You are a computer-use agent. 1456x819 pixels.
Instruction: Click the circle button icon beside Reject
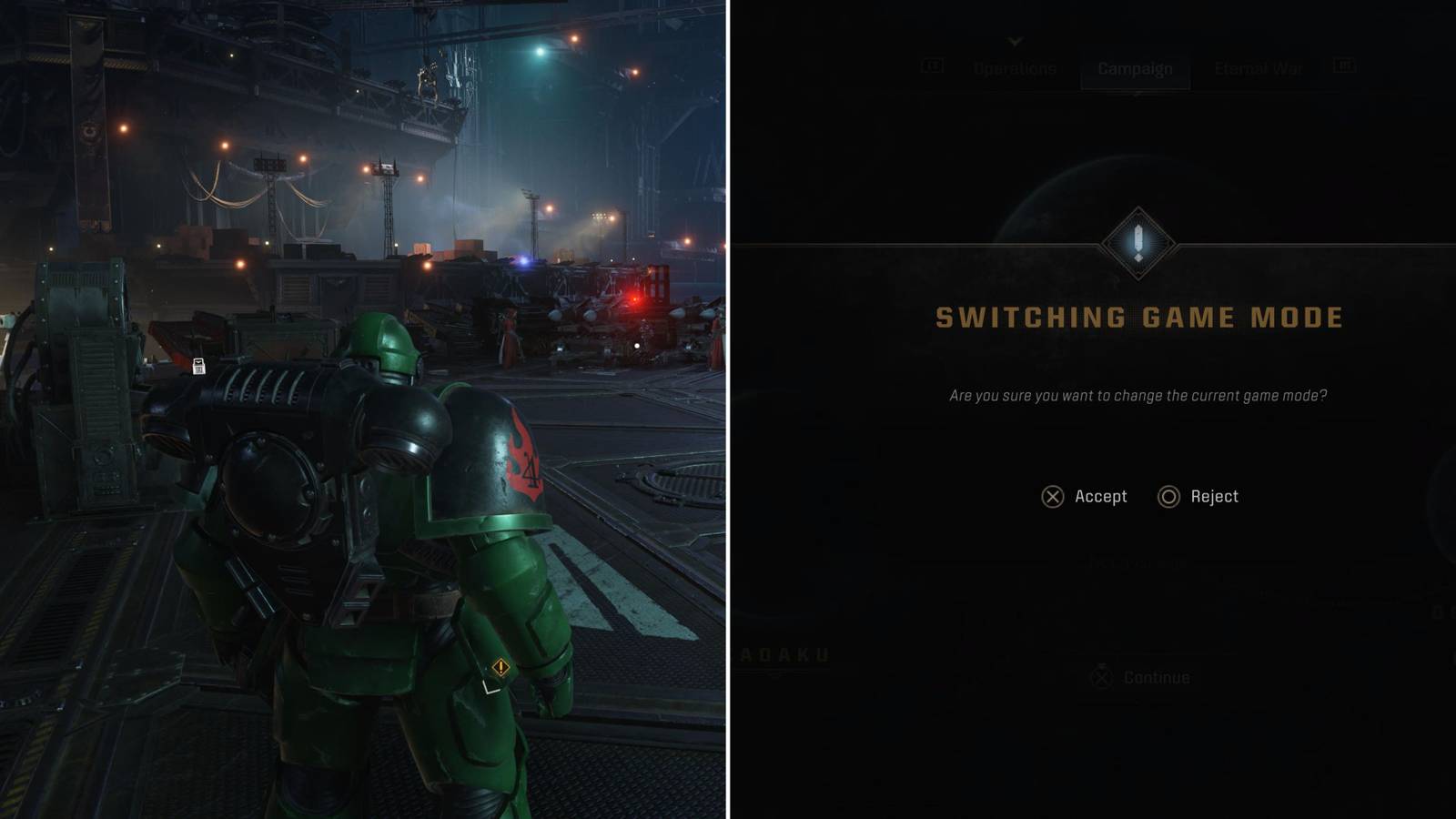(1168, 497)
